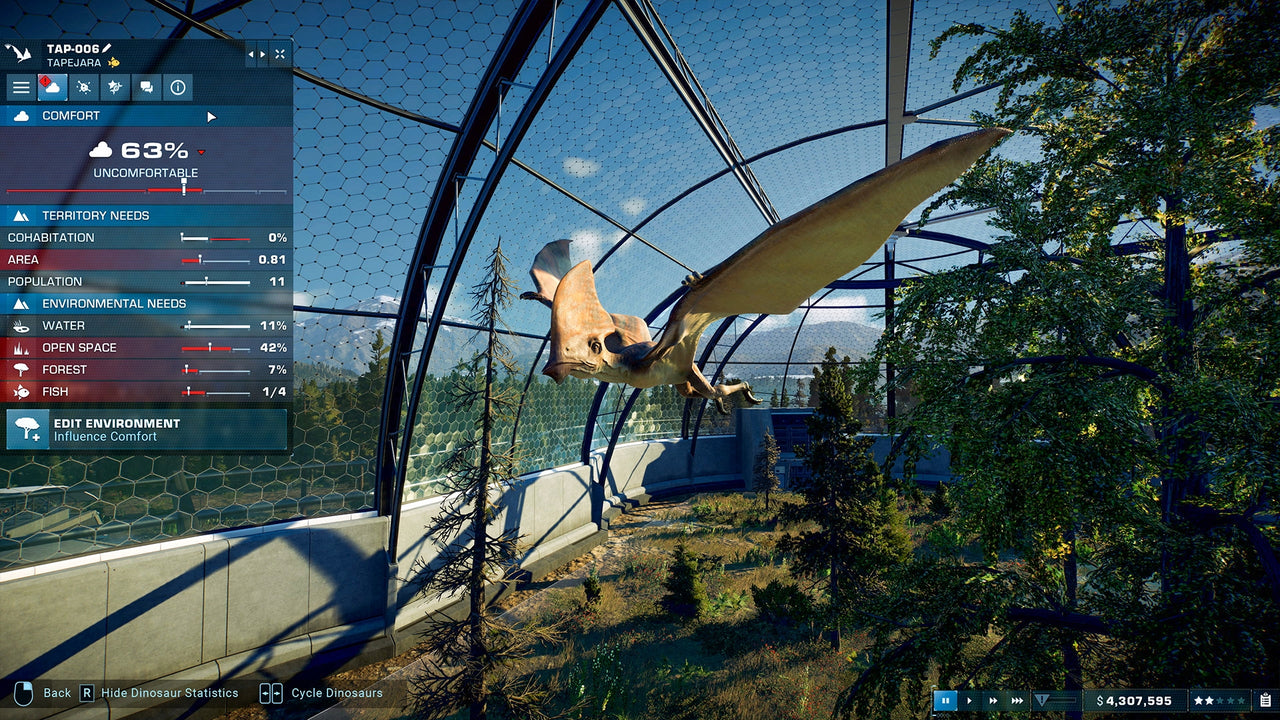The width and height of the screenshot is (1280, 720).
Task: Click the fish icon beside Tapejara
Action: 113,62
